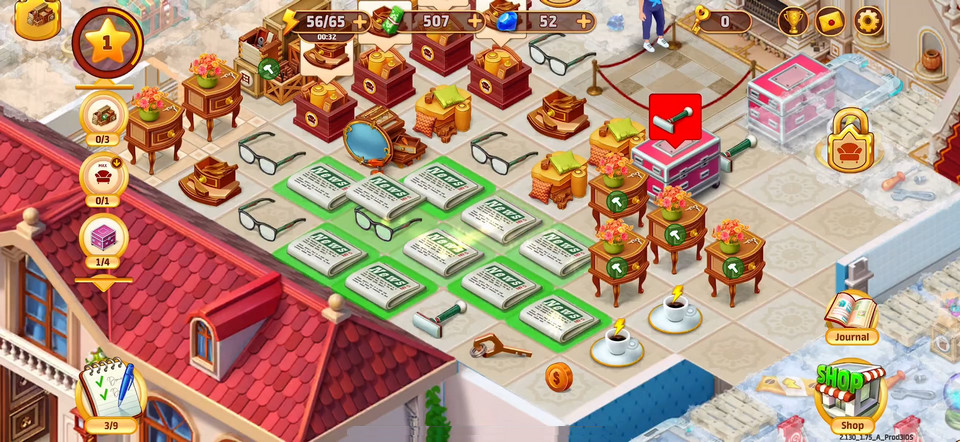Tap the red video ticket icon
Viewport: 960px width, 442px height.
coord(831,21)
